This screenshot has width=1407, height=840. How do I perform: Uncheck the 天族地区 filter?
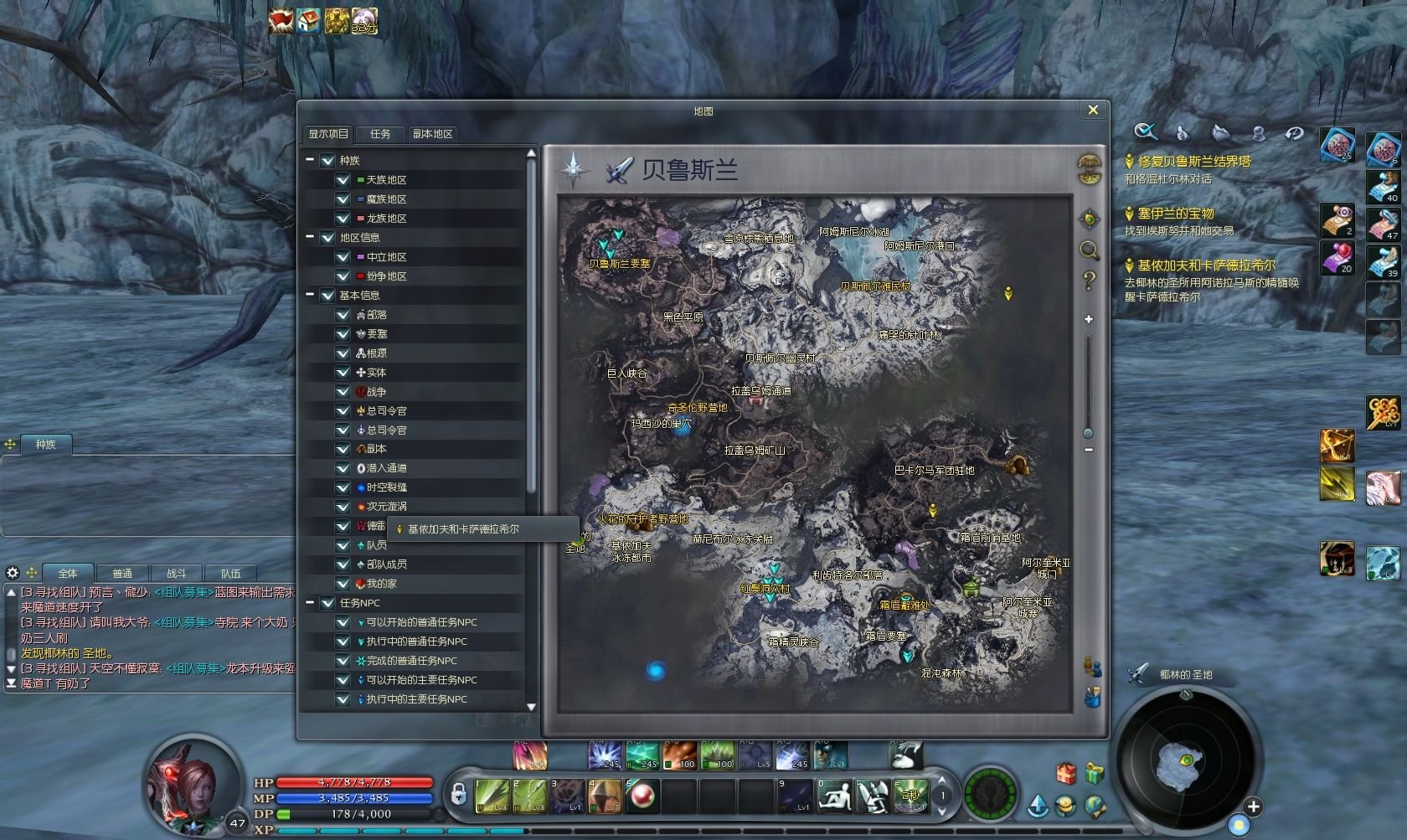pos(343,180)
